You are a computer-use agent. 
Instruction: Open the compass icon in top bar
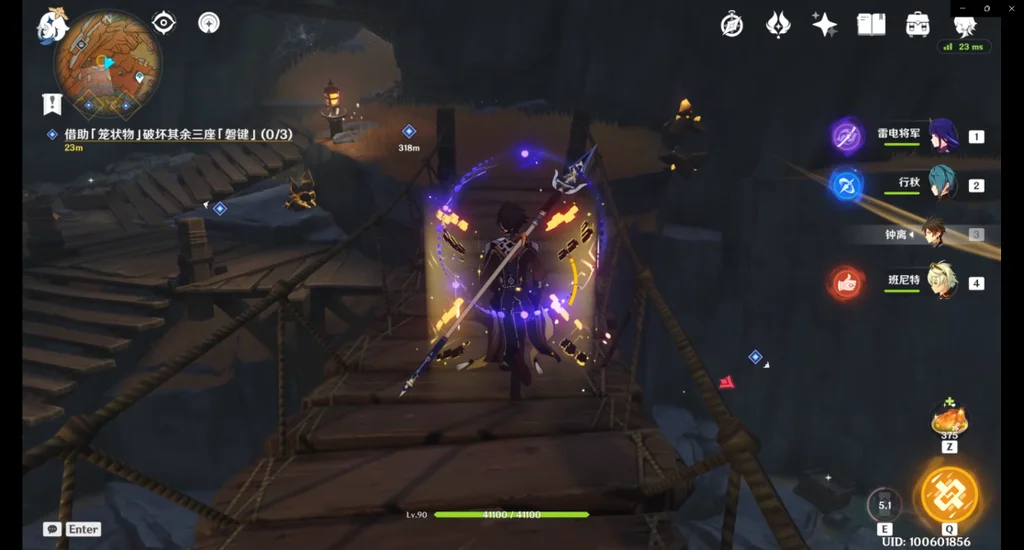coord(732,26)
